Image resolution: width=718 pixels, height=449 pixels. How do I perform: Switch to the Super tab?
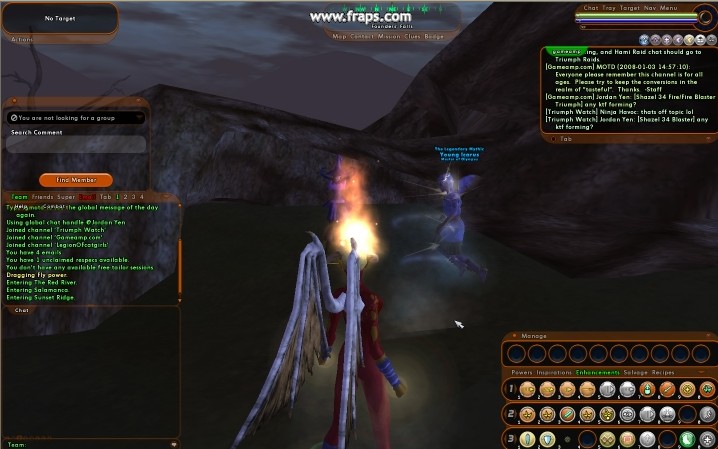67,197
